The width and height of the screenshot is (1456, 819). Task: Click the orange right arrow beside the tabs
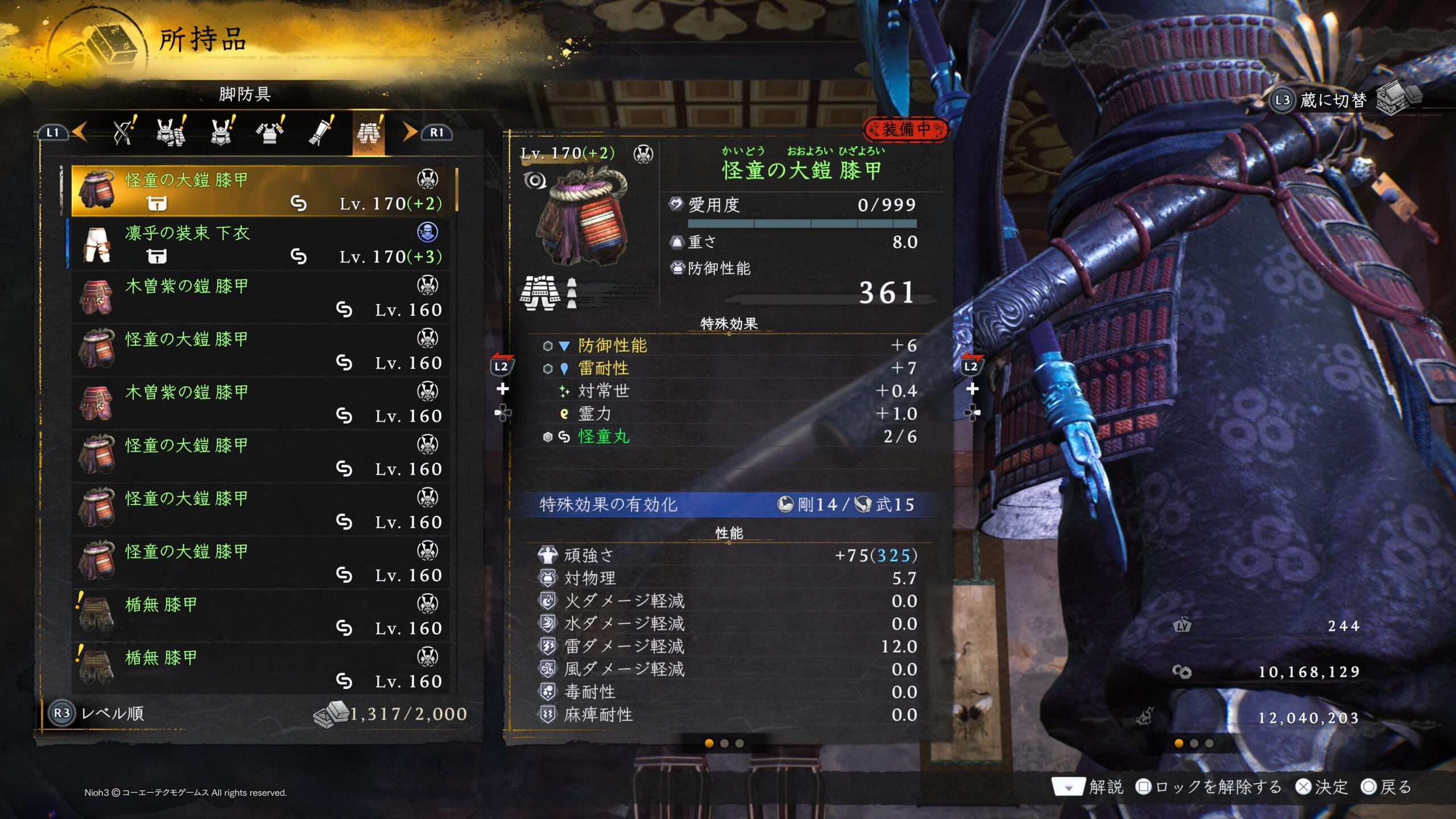point(409,132)
